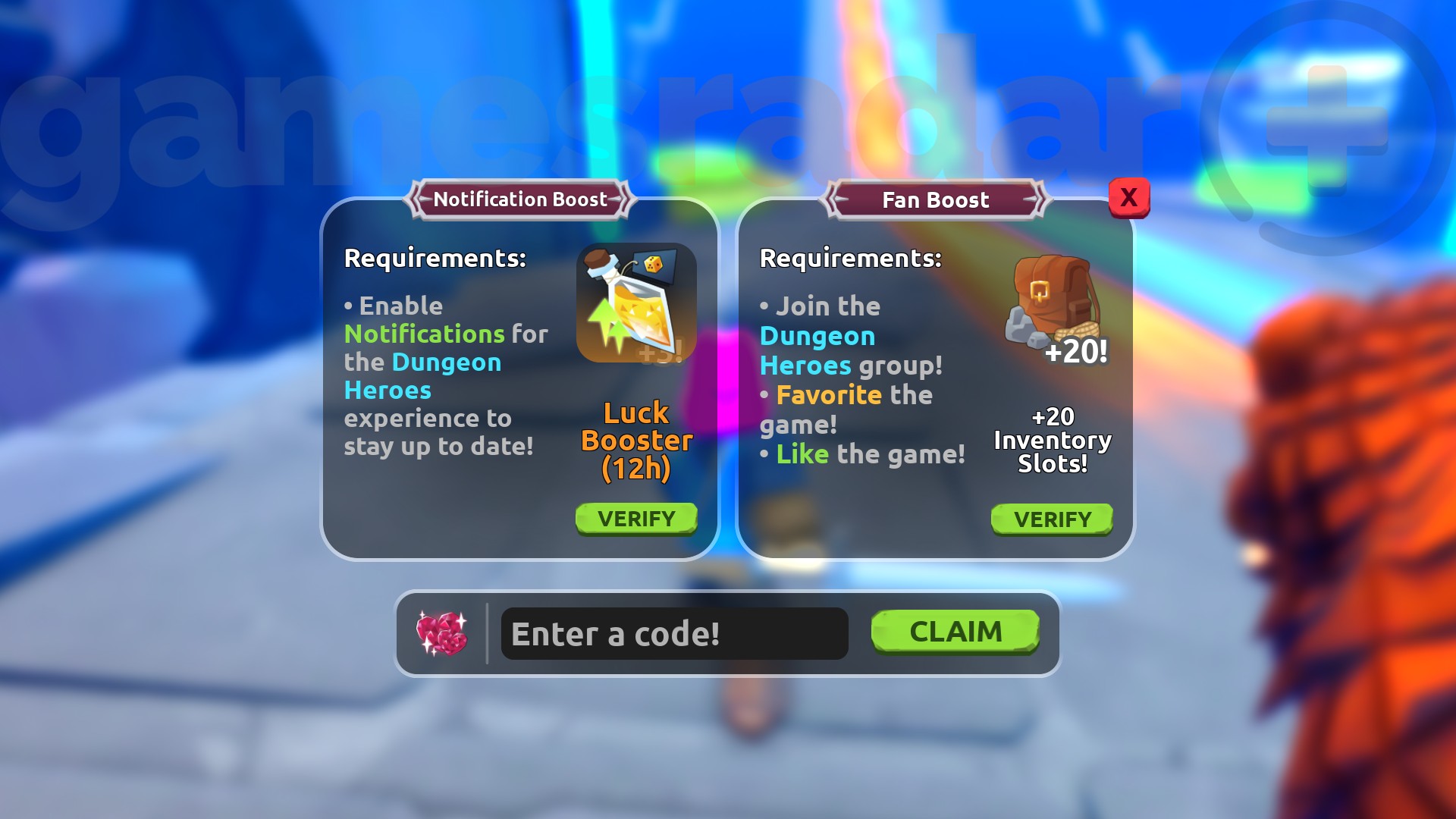Screen dimensions: 1456x819
Task: Click the dice icon on the booster artwork
Action: click(653, 266)
